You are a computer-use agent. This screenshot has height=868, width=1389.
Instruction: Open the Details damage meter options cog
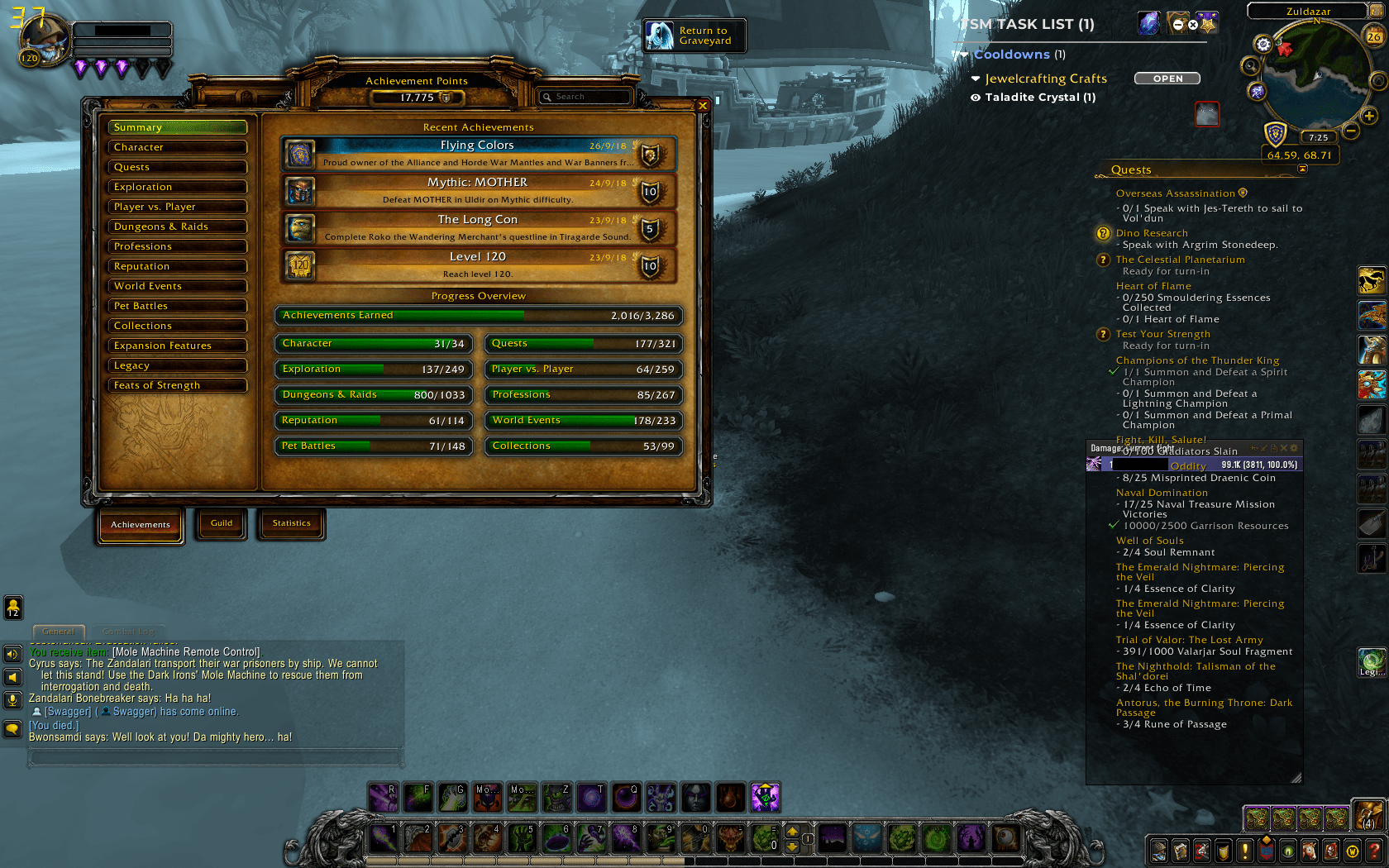1293,448
